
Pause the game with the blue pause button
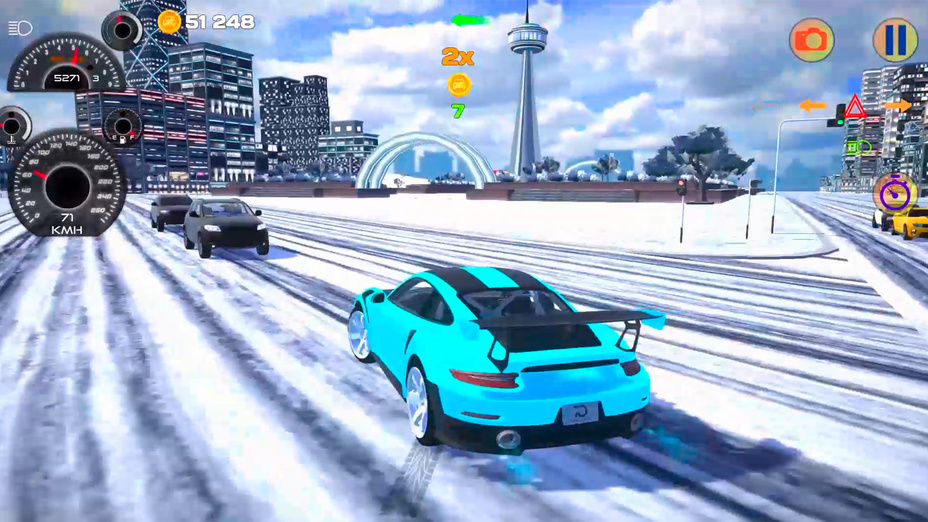click(895, 40)
